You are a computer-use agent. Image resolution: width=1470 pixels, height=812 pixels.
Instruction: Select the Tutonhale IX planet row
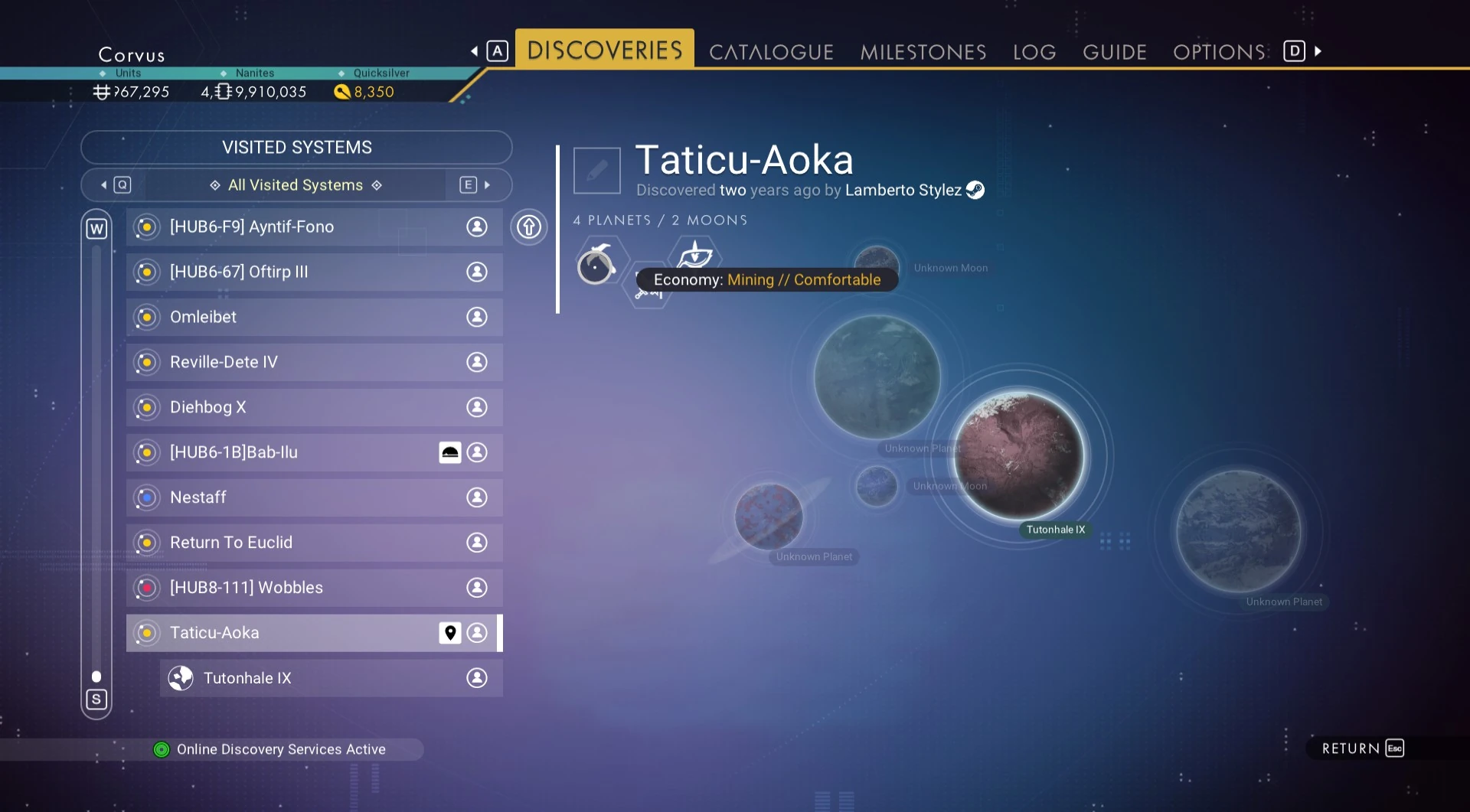(x=331, y=678)
